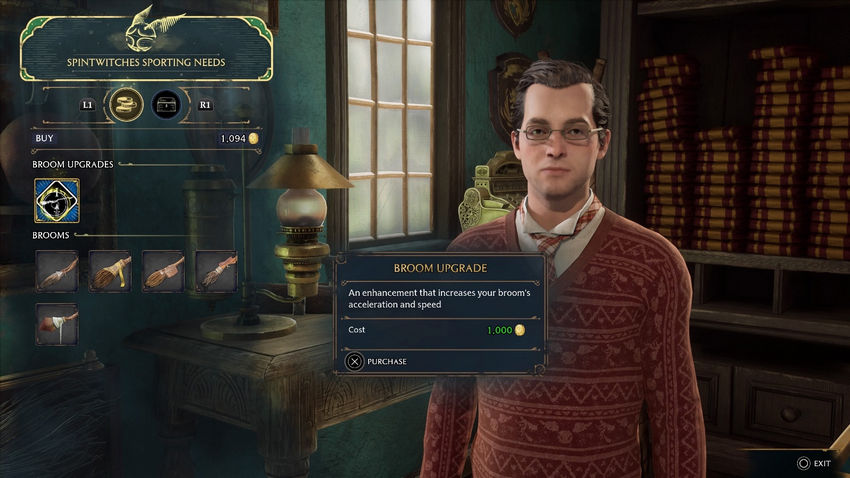850x478 pixels.
Task: Select the highlighted Broom Upgrade item
Action: (x=57, y=200)
